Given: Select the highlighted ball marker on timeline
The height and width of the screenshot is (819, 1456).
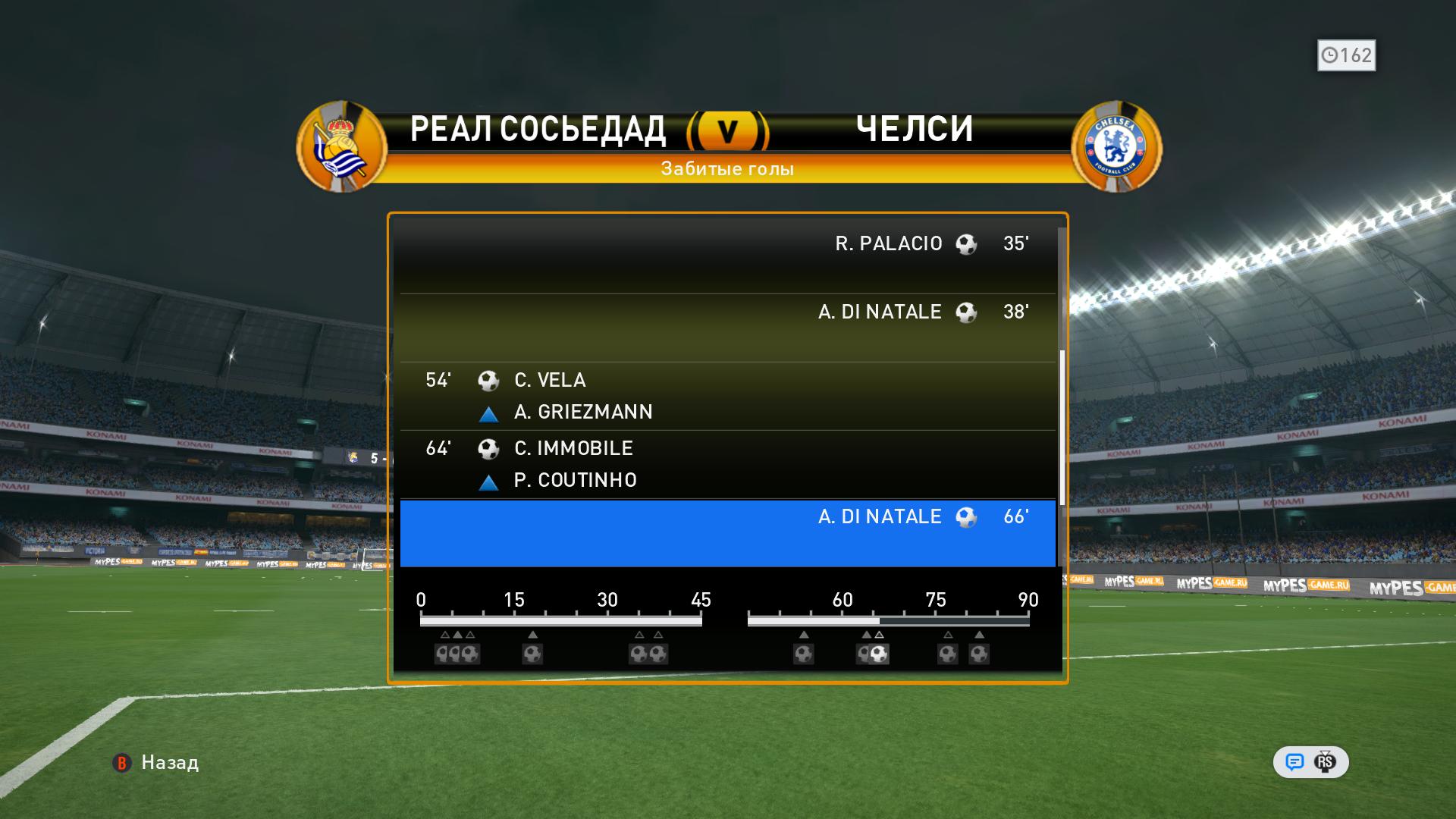Looking at the screenshot, I should pos(878,654).
